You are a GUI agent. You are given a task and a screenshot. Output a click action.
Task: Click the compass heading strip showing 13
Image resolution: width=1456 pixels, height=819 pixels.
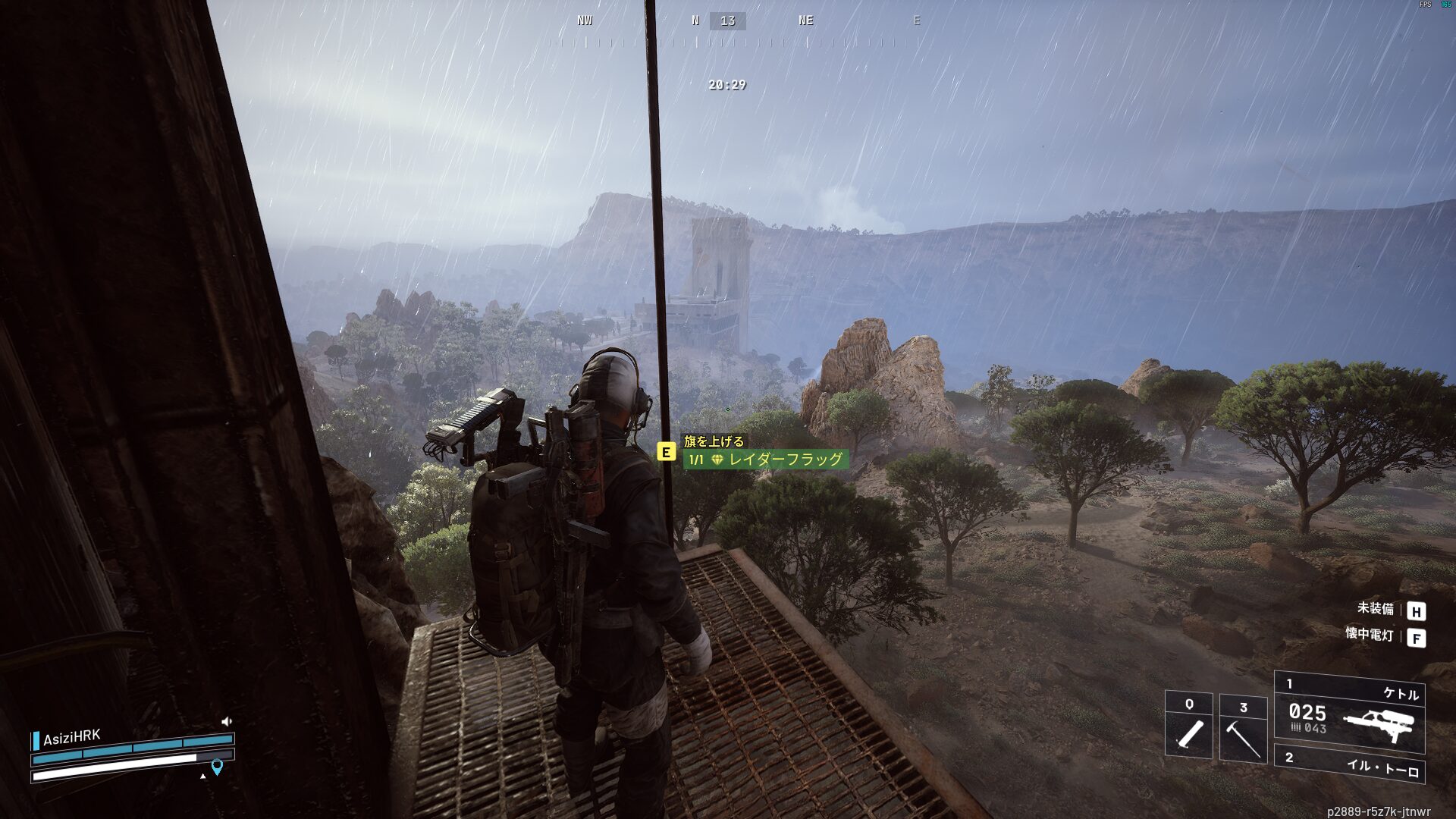click(x=727, y=21)
